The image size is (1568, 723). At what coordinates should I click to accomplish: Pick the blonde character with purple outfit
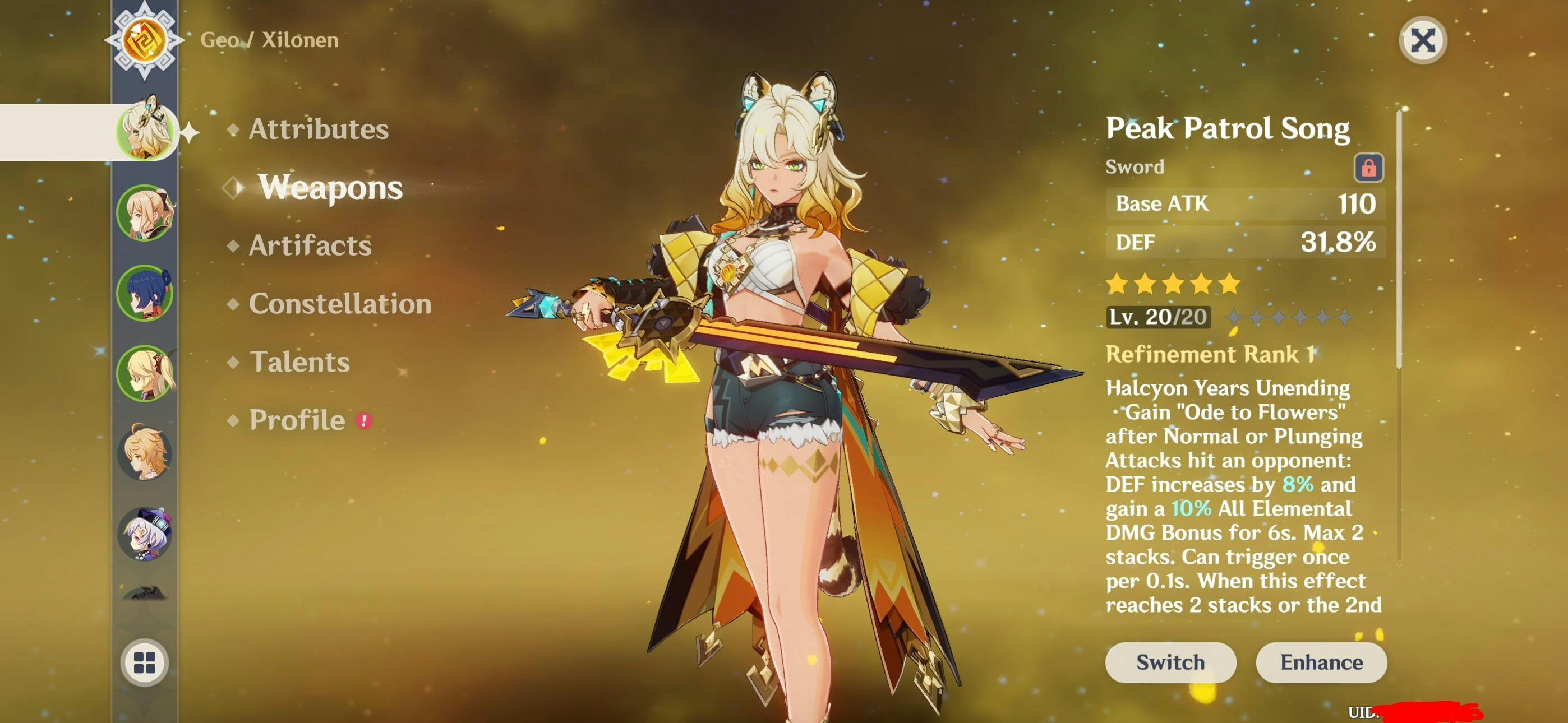(145, 373)
